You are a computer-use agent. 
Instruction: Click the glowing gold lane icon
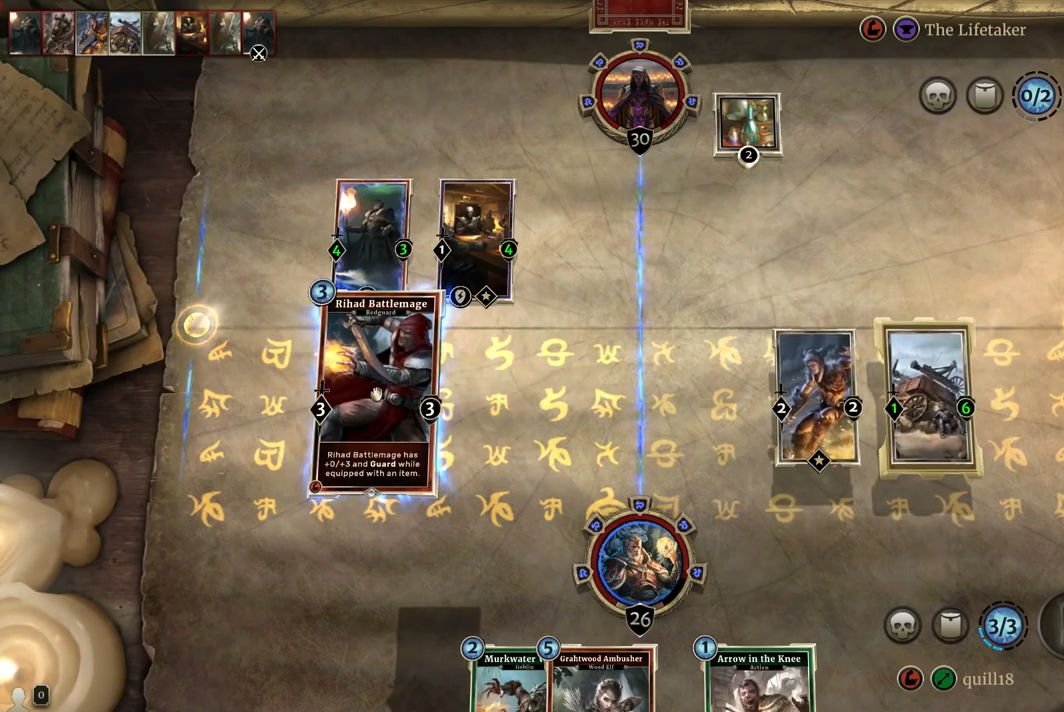coord(197,323)
